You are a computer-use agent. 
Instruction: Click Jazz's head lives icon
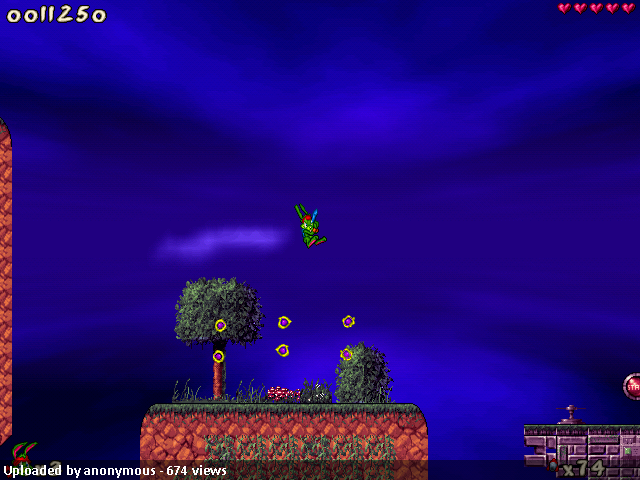pos(24,456)
